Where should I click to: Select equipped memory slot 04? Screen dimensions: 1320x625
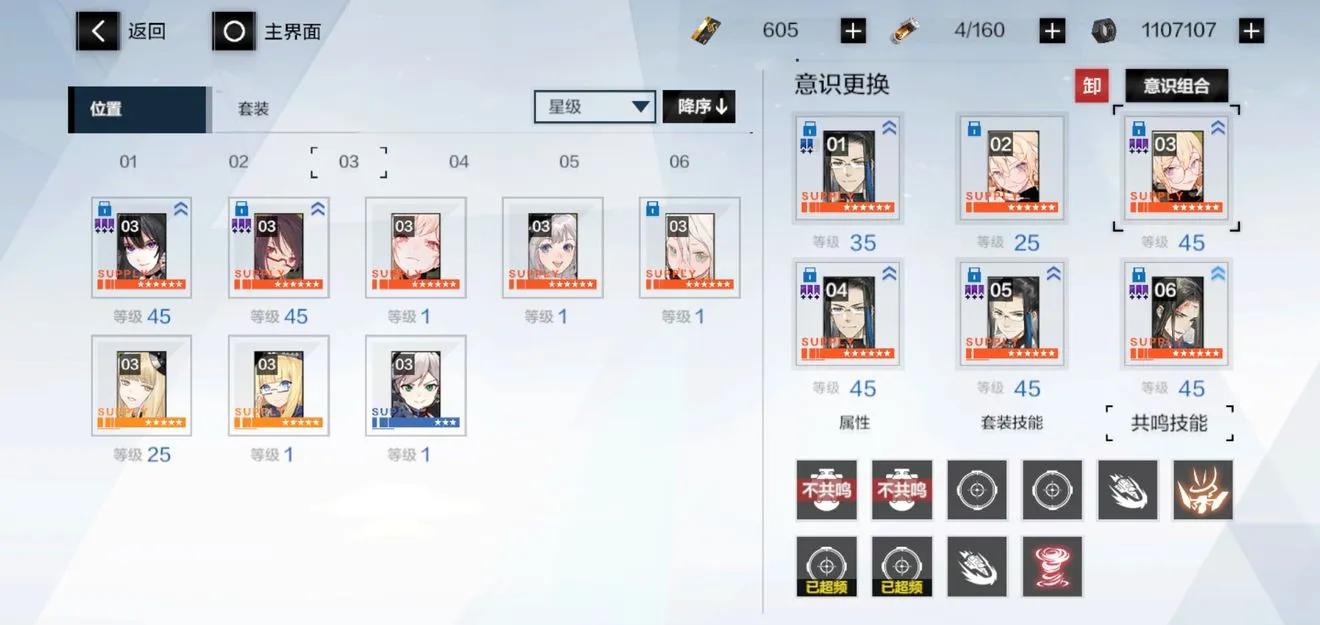[x=848, y=313]
